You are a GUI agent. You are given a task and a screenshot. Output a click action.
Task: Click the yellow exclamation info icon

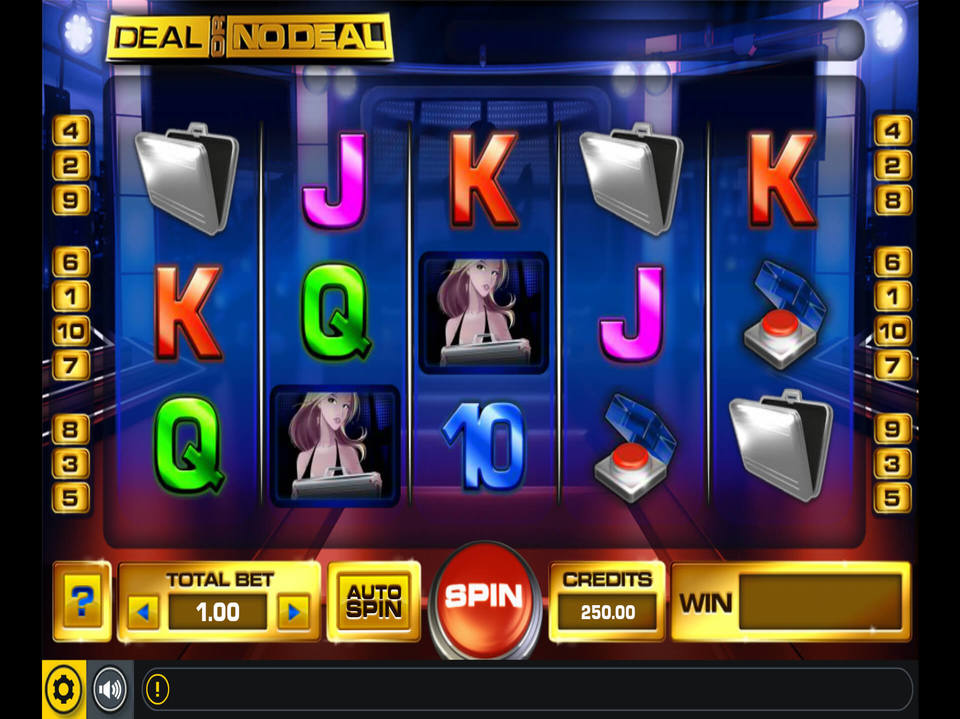158,688
